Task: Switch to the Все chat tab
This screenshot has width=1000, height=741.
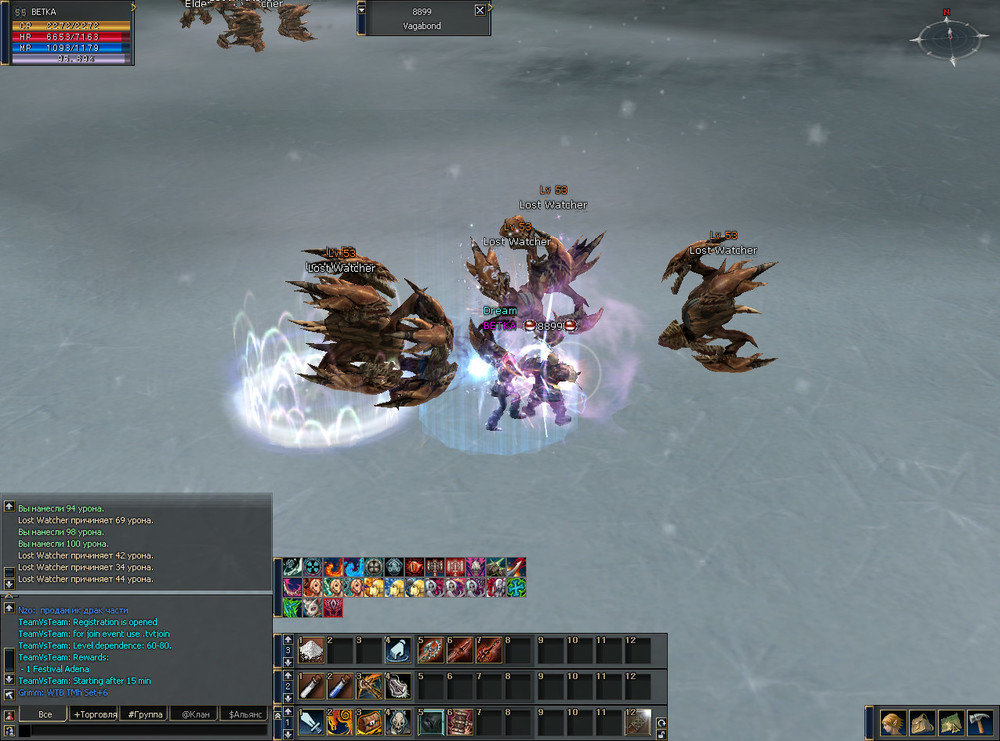Action: coord(44,714)
